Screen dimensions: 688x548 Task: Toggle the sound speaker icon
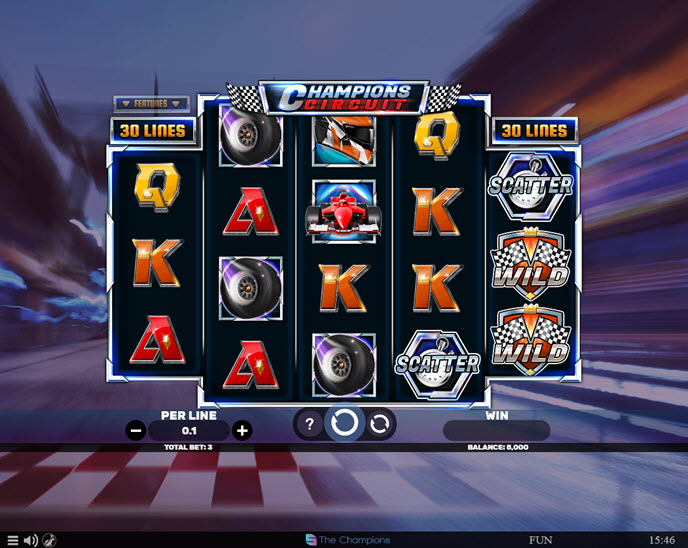(x=30, y=540)
